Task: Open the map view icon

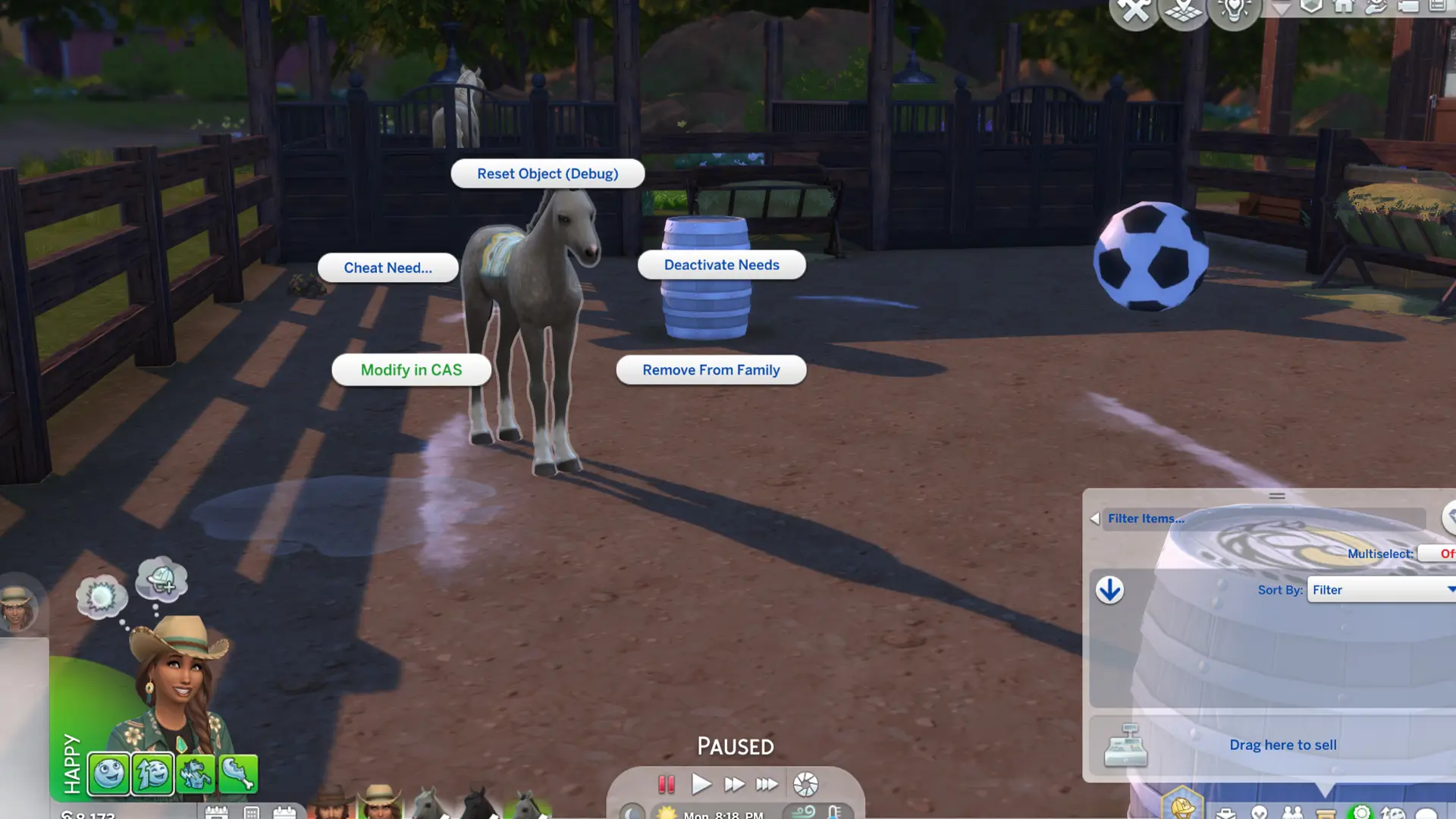Action: (x=1183, y=11)
